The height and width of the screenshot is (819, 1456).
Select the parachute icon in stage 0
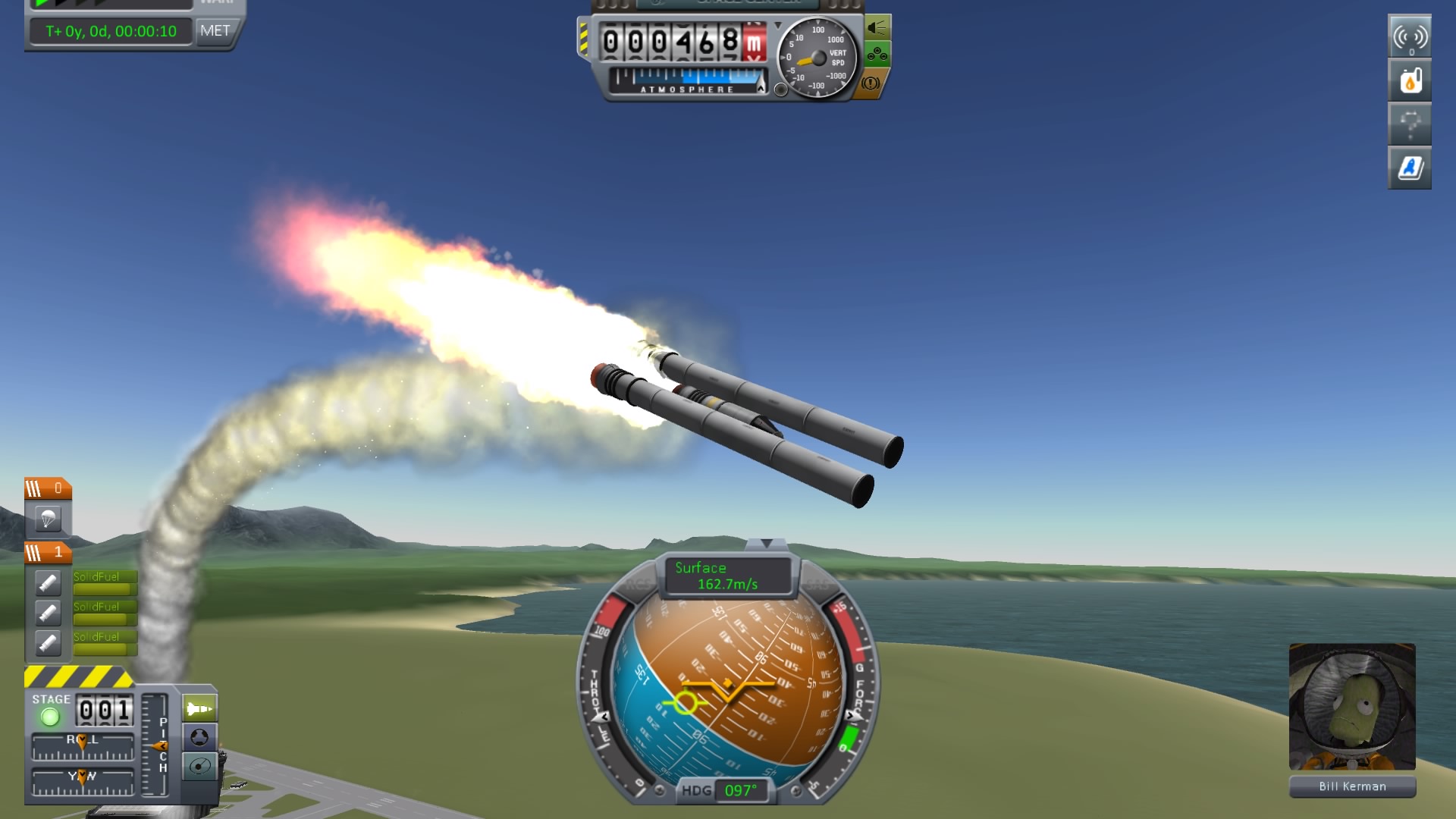coord(49,519)
